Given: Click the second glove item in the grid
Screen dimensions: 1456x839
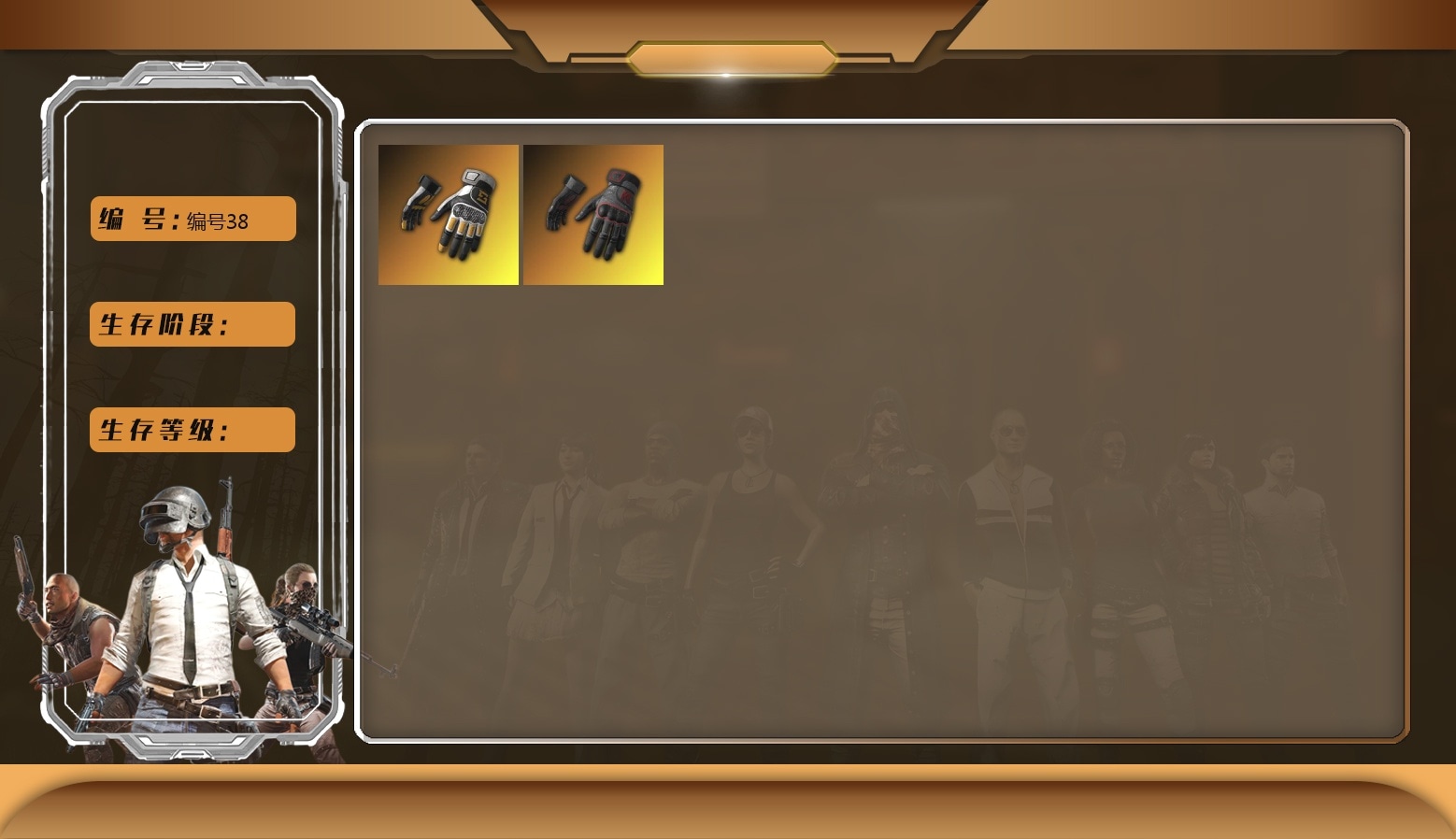Looking at the screenshot, I should click(594, 214).
